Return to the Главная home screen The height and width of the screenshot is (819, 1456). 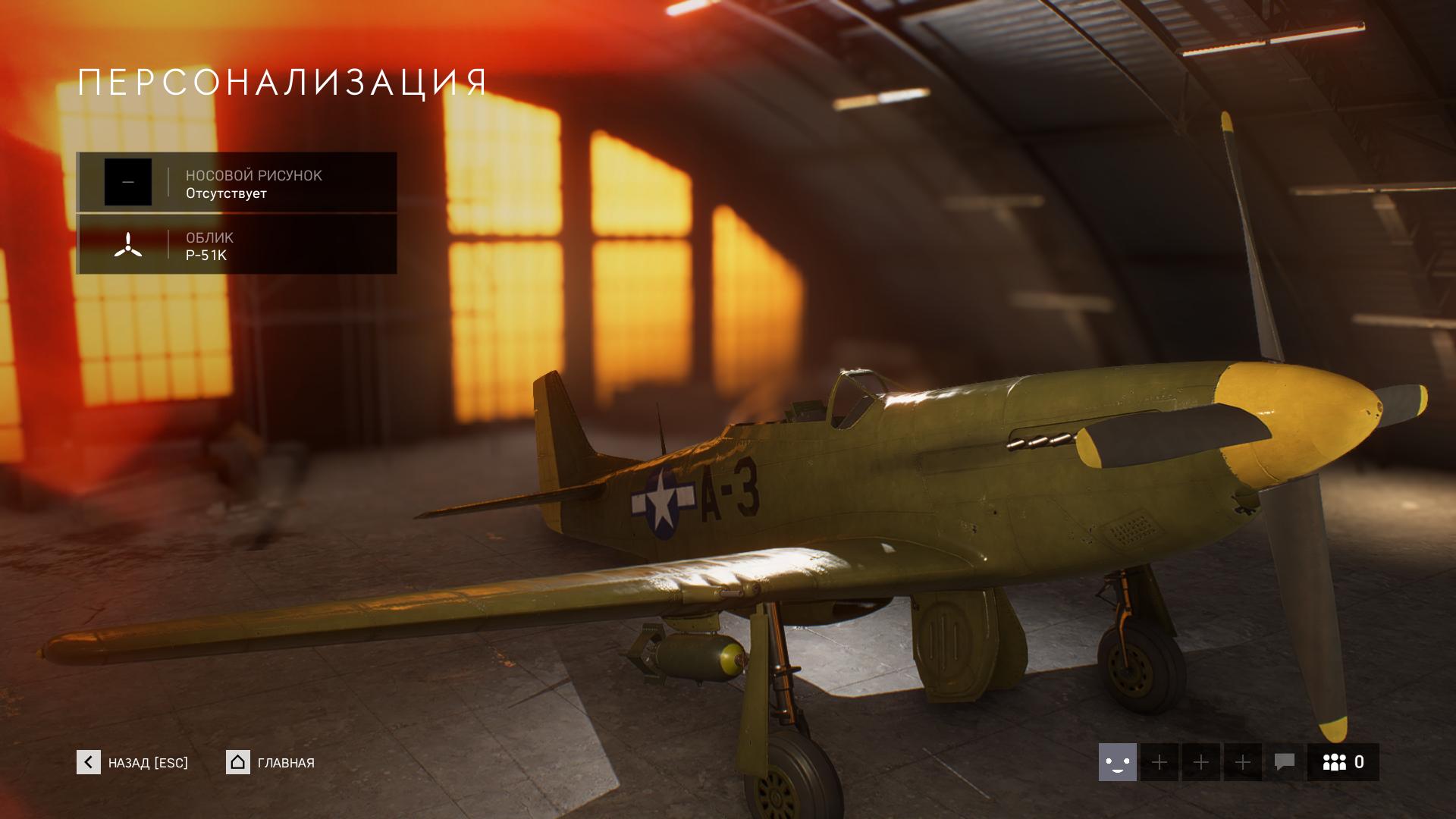[271, 763]
